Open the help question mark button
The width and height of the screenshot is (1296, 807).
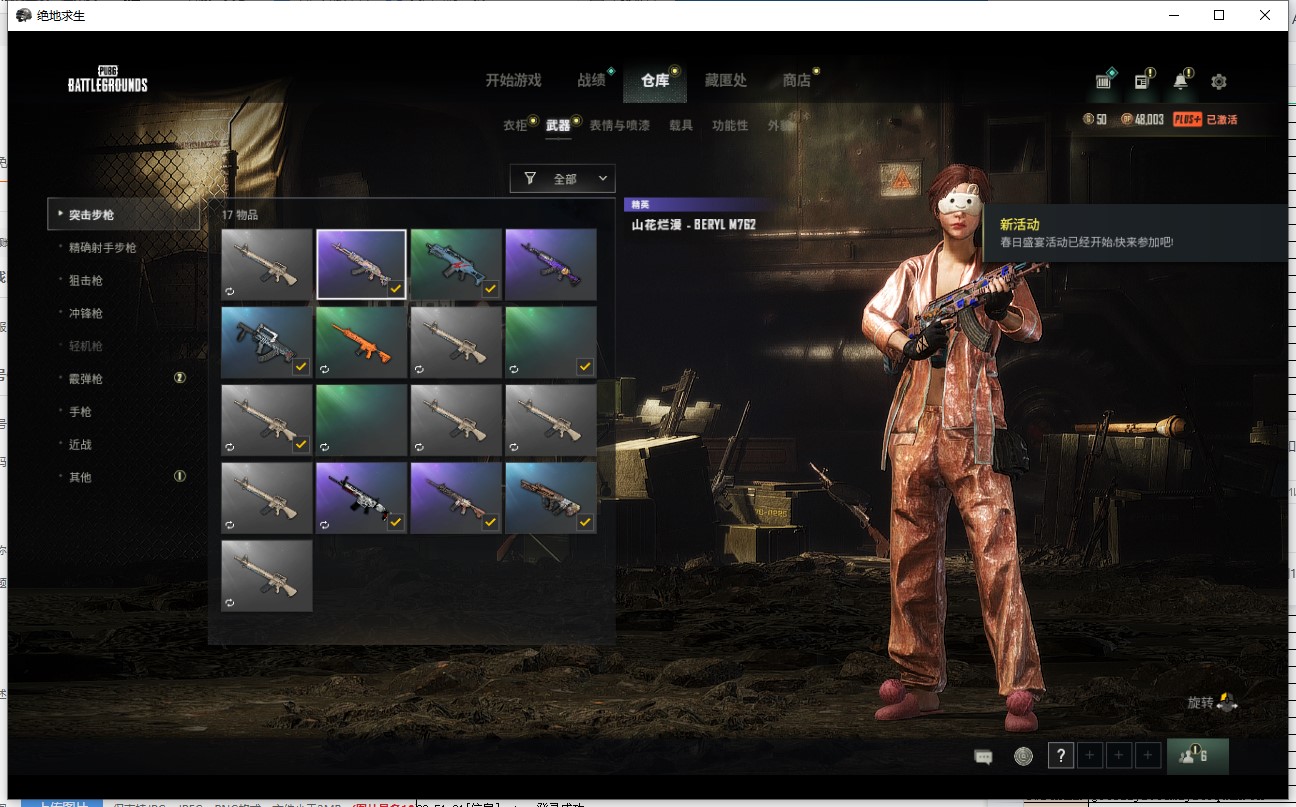1060,756
